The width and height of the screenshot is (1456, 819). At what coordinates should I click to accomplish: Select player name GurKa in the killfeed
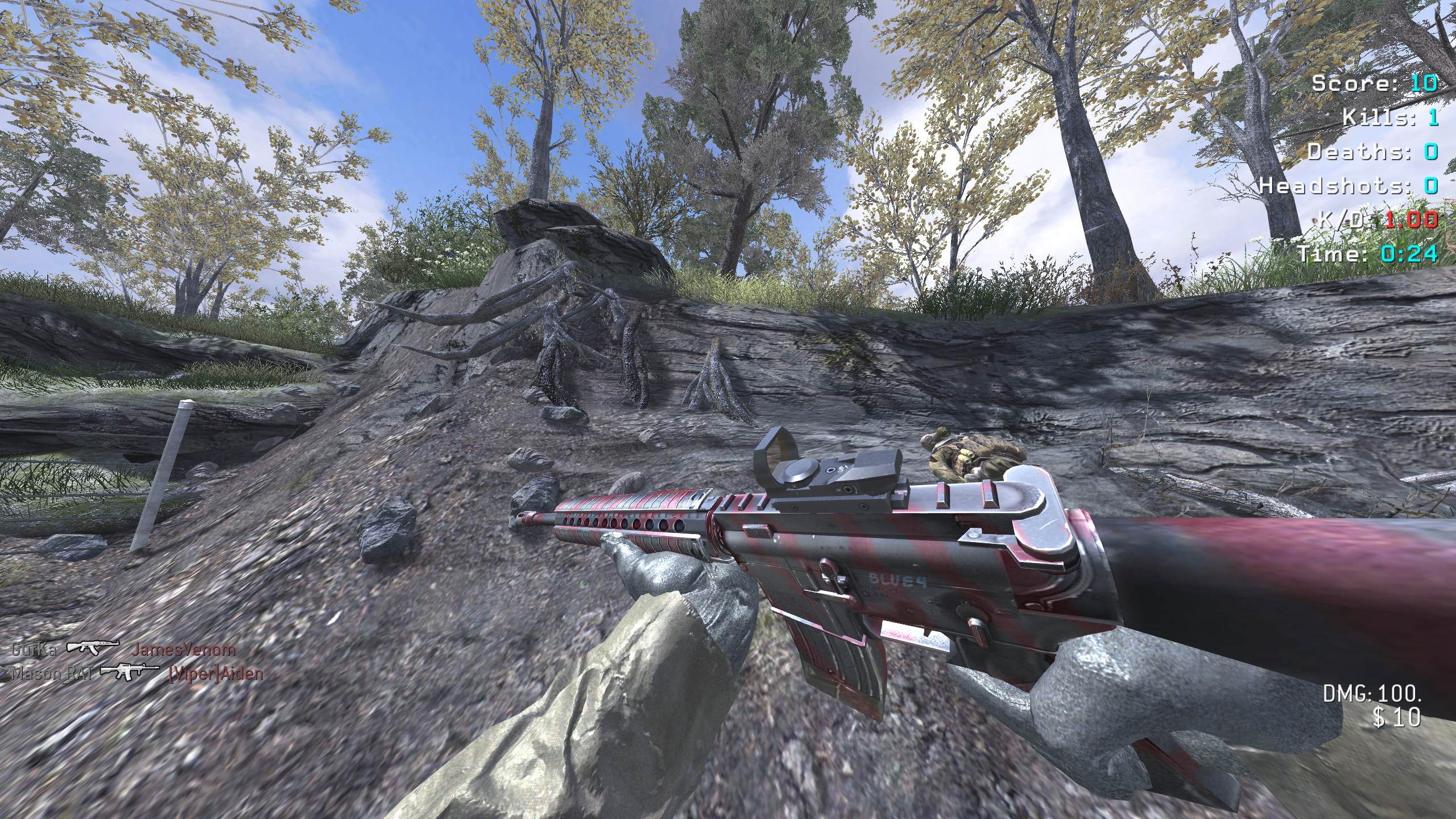tap(34, 650)
